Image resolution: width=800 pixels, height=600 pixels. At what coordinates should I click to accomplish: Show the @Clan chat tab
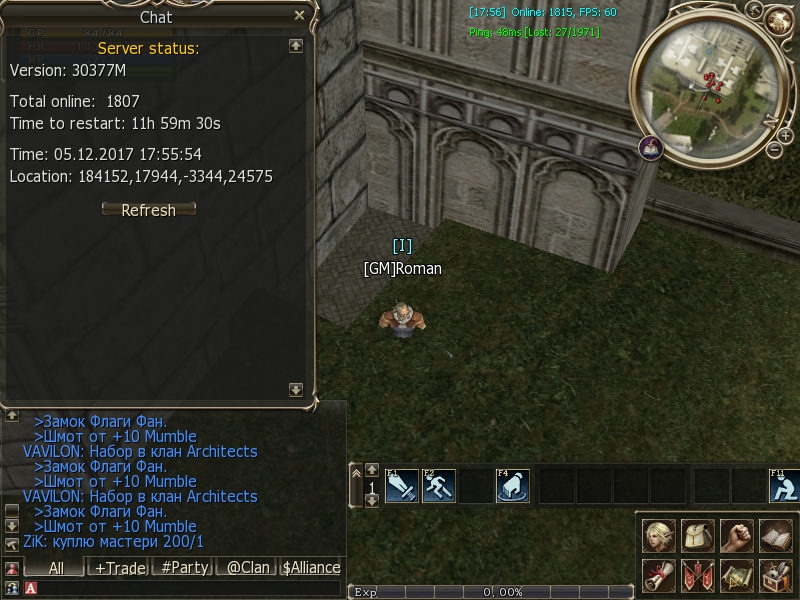click(247, 567)
